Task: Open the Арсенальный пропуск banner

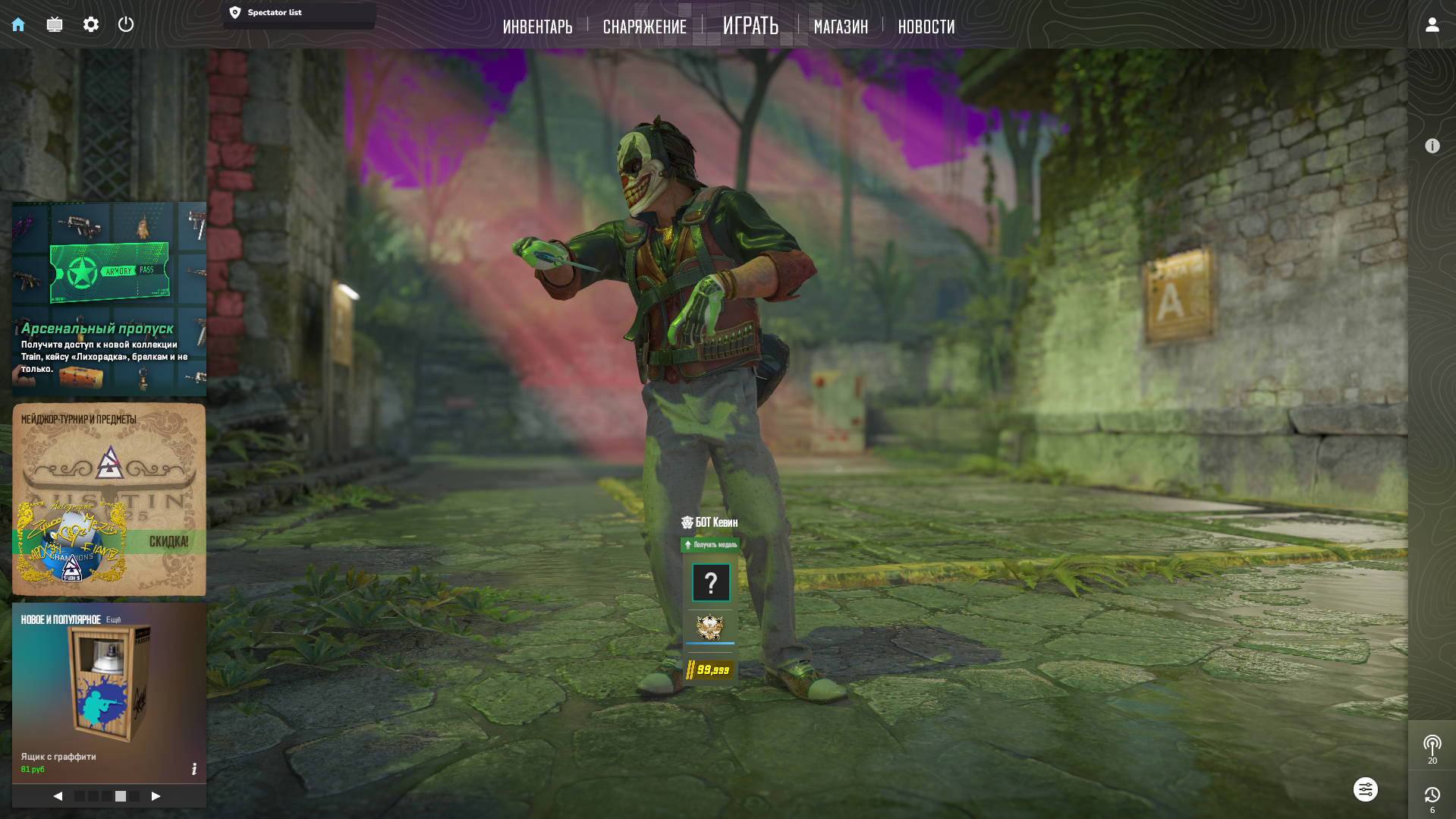Action: (x=109, y=299)
